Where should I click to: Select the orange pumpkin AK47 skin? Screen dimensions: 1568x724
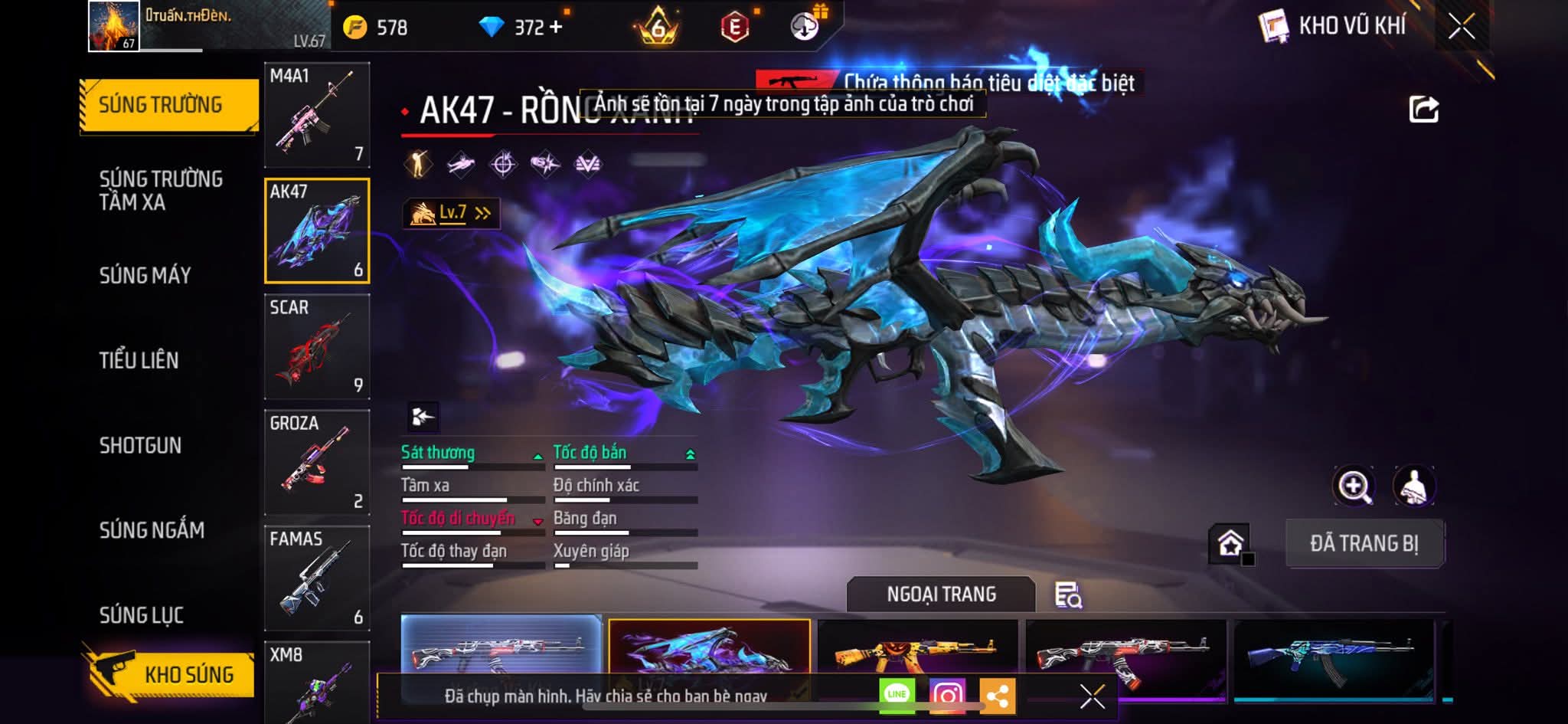919,650
